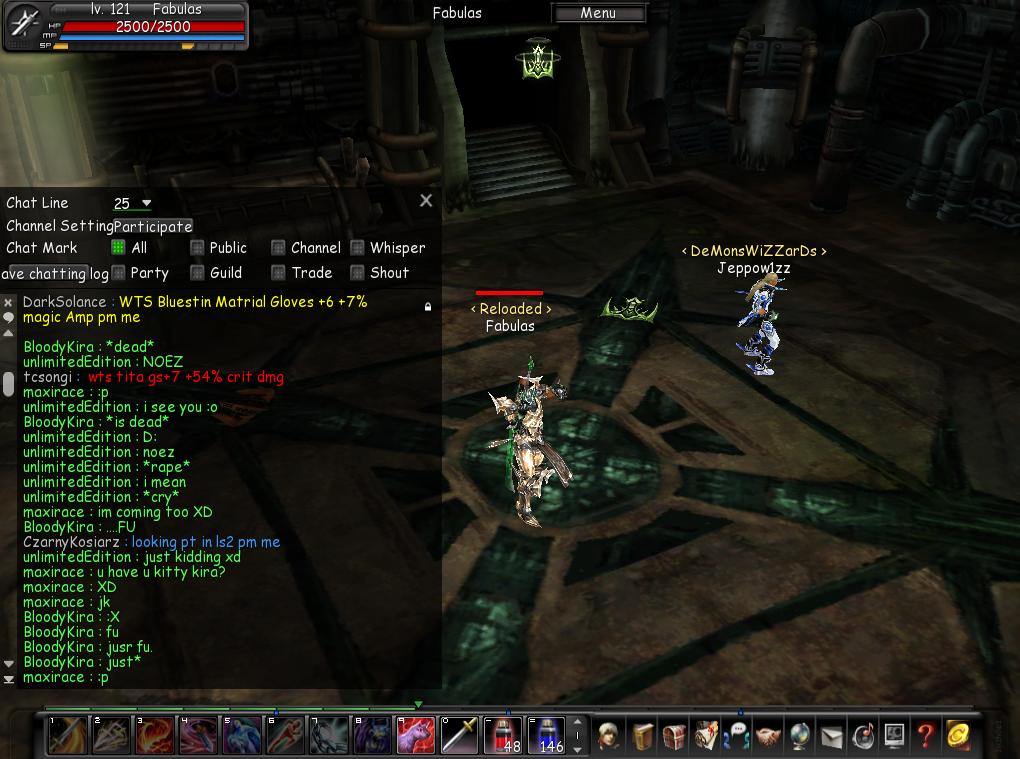Open the Menu button
The height and width of the screenshot is (759, 1020).
point(598,13)
